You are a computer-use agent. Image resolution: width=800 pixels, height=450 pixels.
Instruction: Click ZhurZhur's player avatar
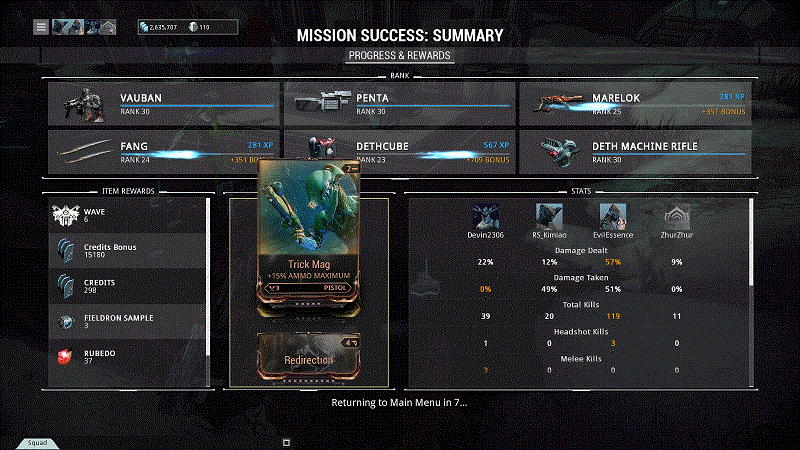click(677, 216)
